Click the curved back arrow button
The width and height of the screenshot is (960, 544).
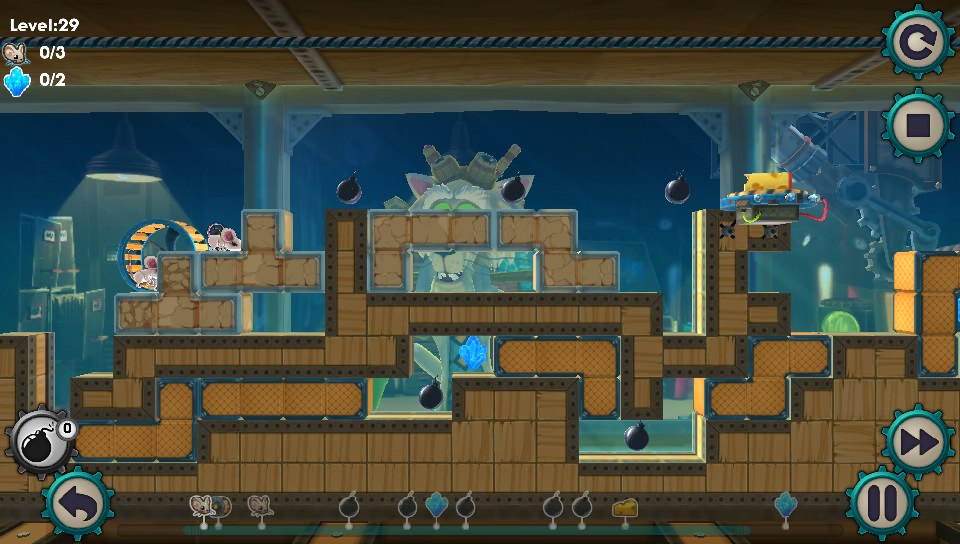coord(78,504)
